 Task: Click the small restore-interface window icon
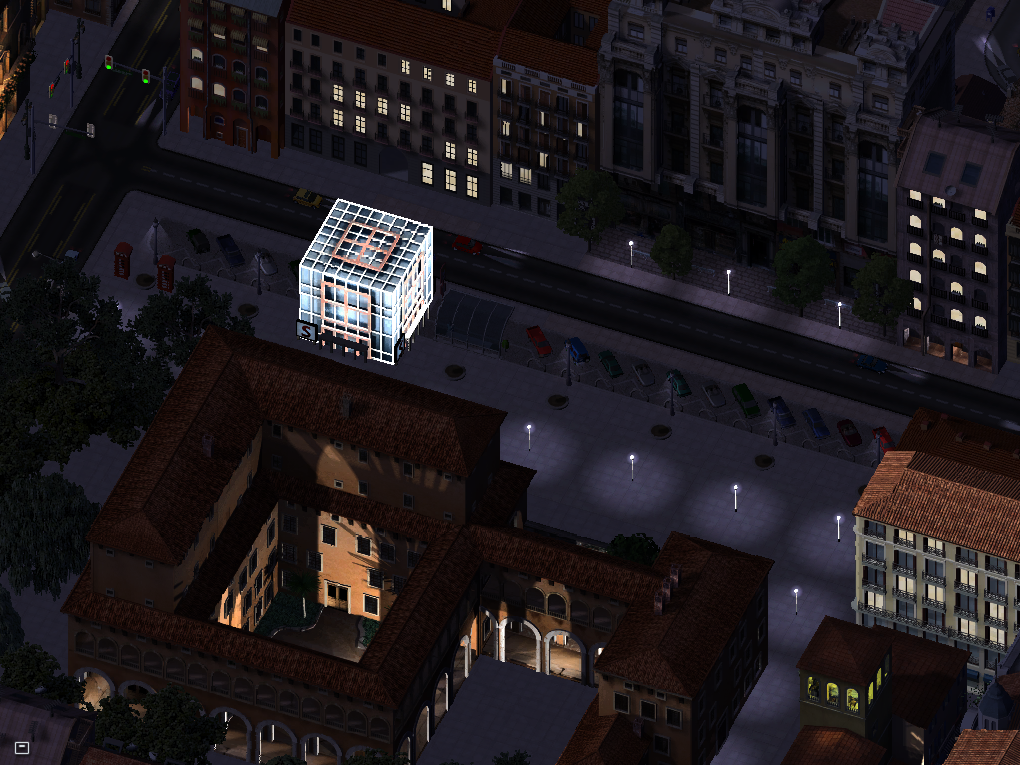pos(22,746)
